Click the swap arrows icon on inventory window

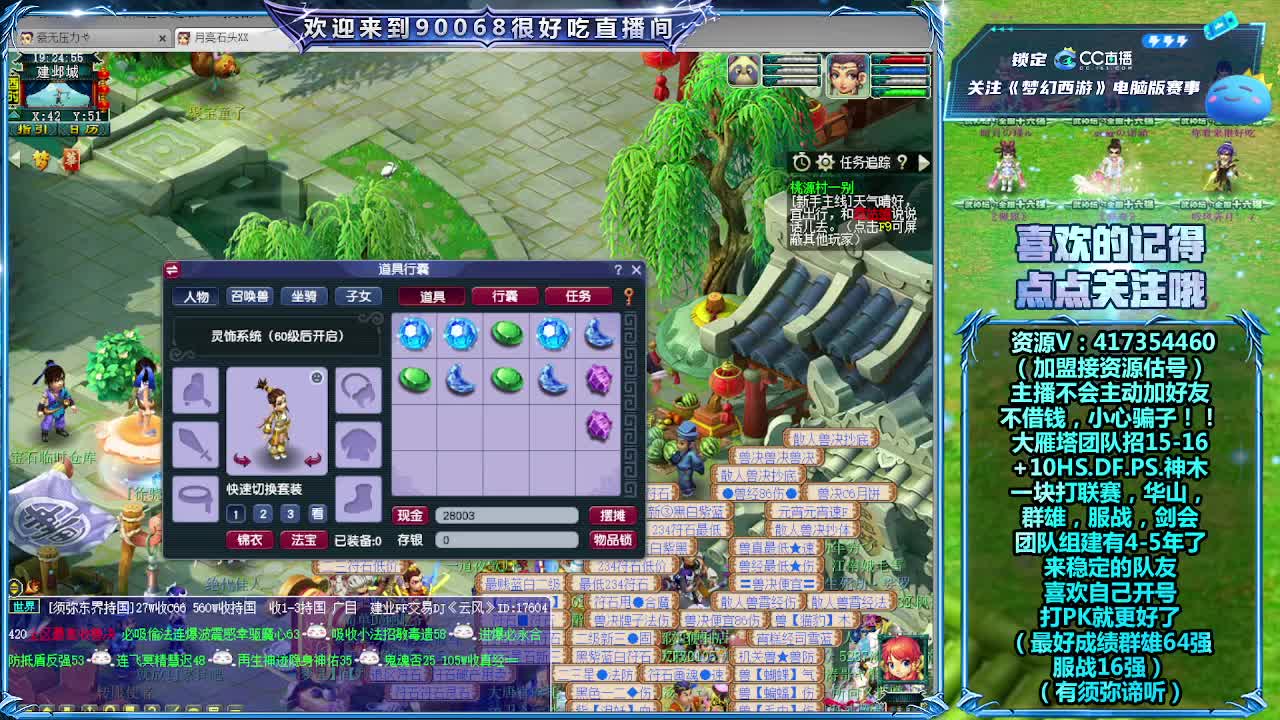point(170,270)
